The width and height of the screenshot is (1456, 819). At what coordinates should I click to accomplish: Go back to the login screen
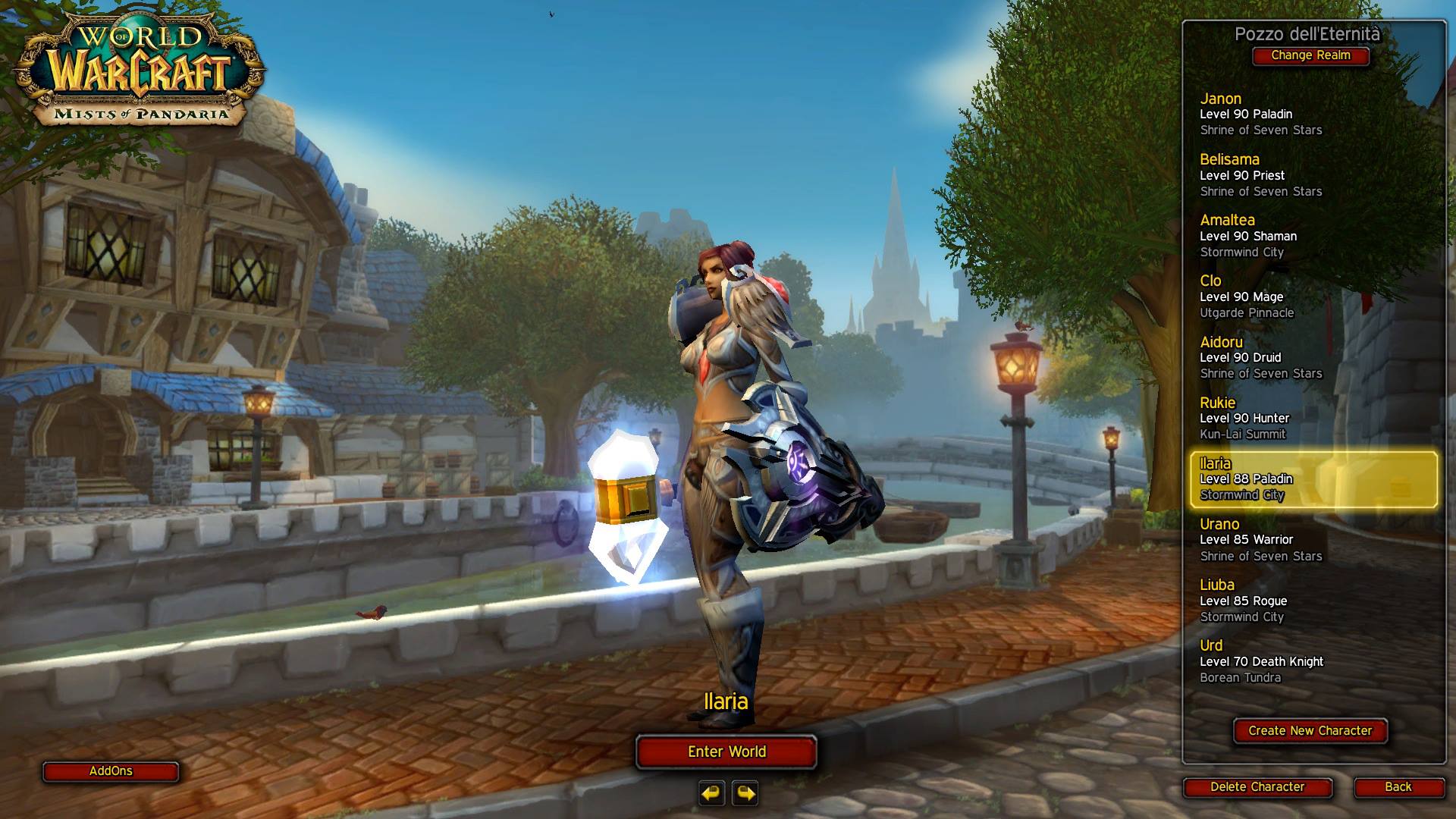tap(1398, 787)
